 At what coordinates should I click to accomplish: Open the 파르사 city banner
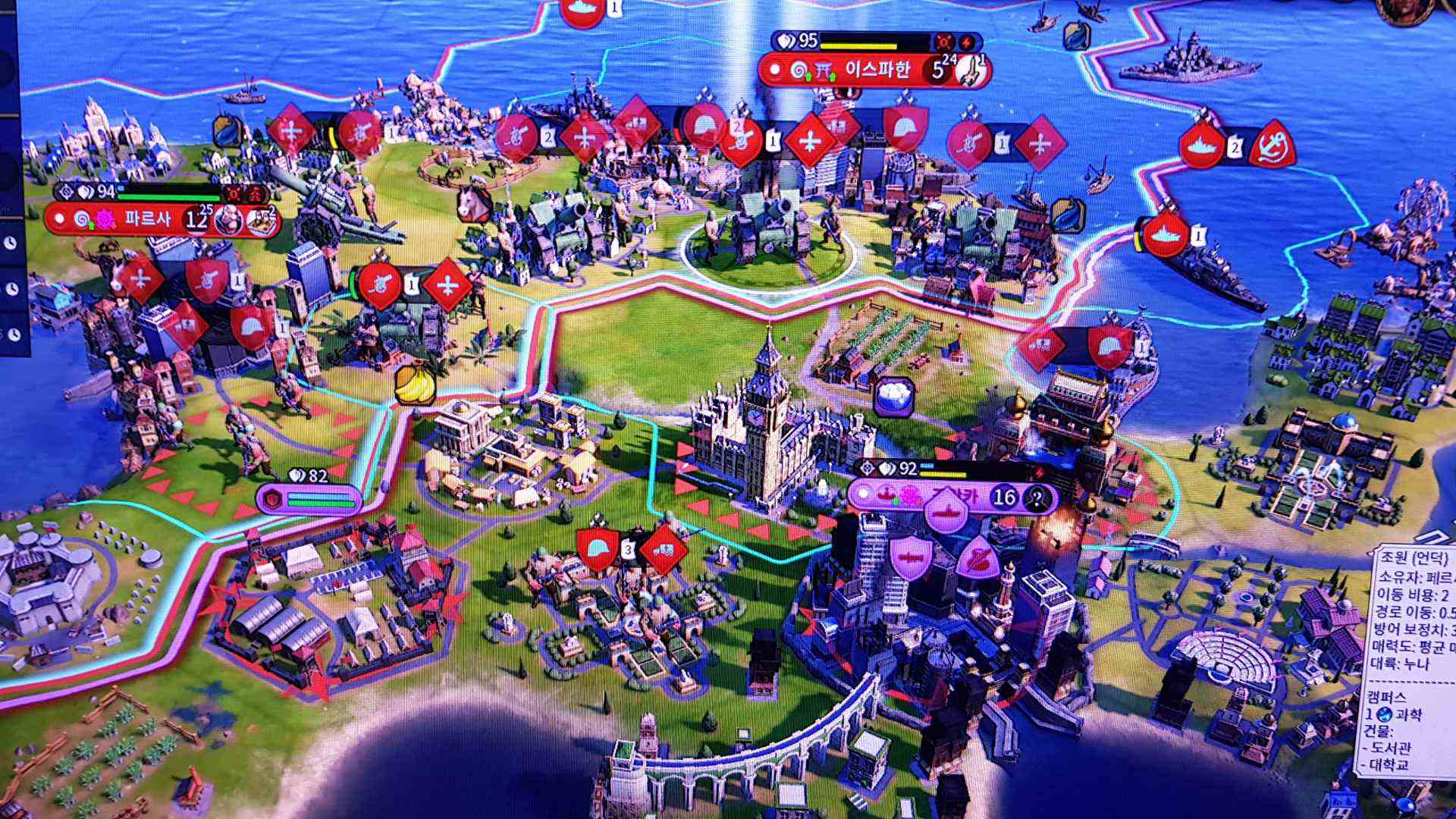[x=149, y=219]
